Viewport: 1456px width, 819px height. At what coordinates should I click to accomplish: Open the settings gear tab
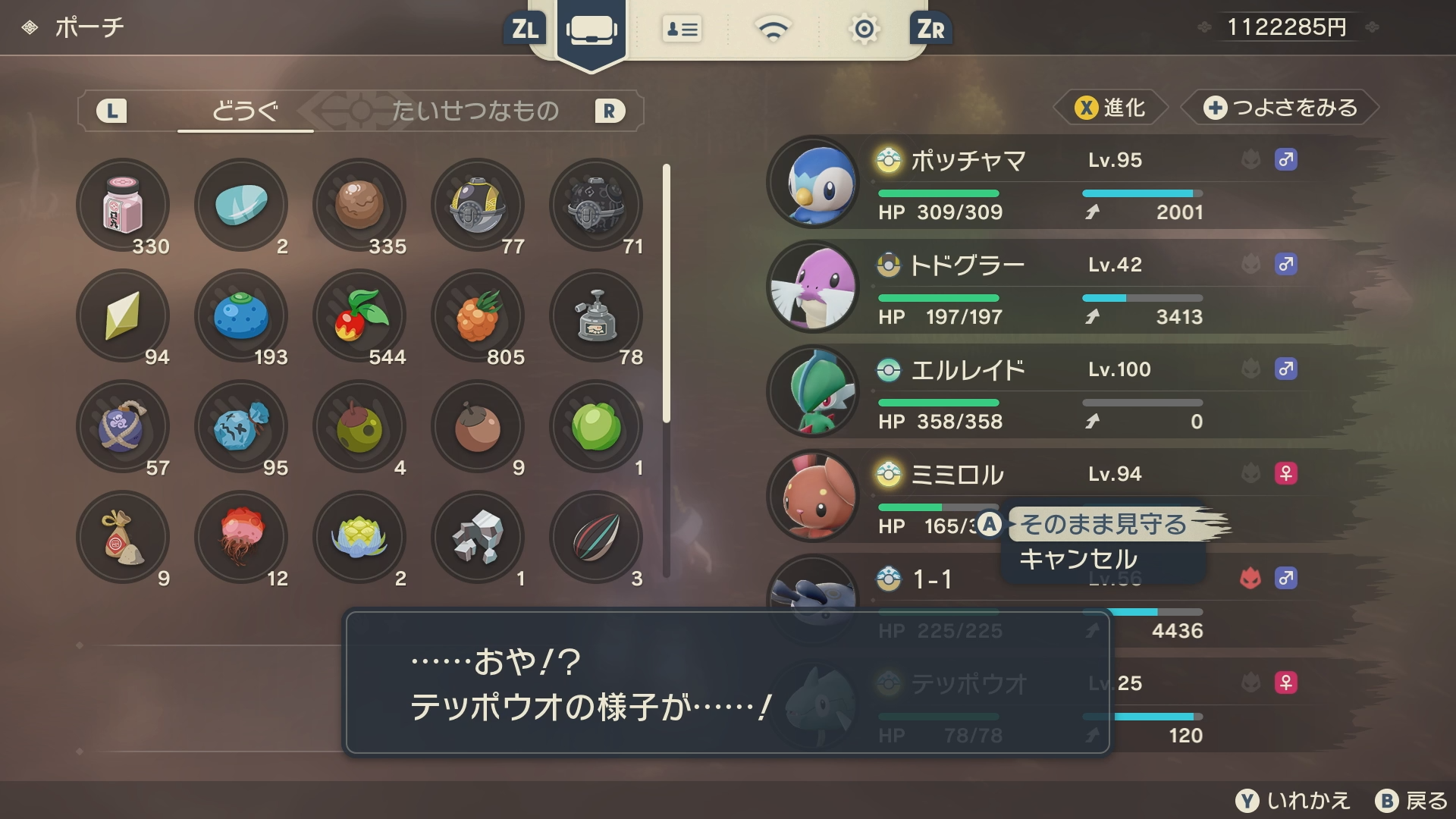tap(864, 30)
